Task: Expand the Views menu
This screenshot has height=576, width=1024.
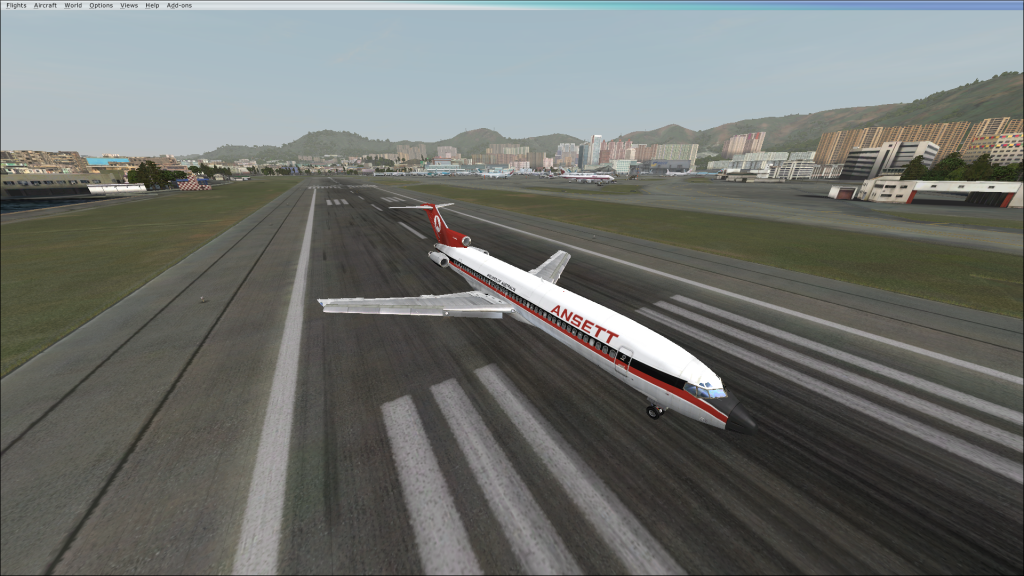Action: [x=129, y=5]
